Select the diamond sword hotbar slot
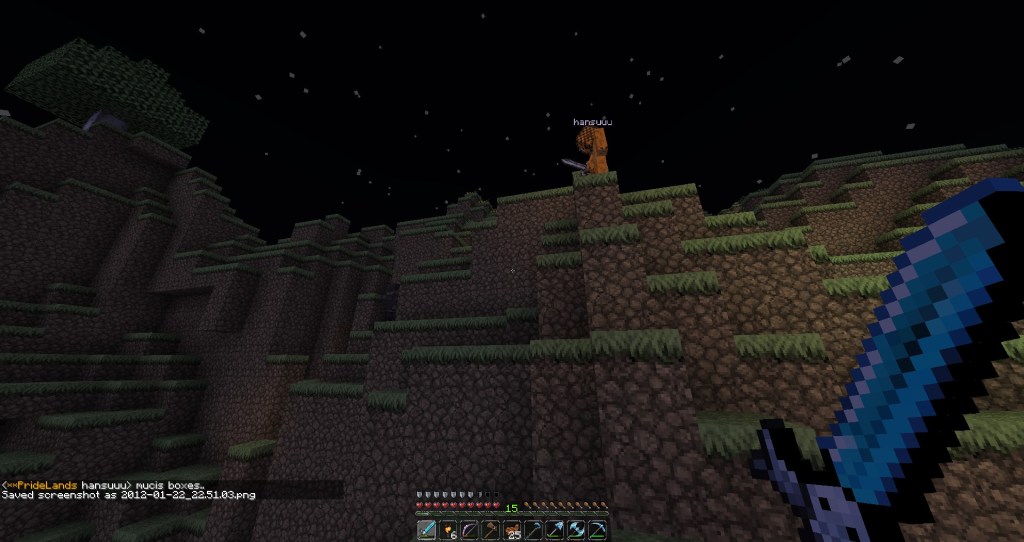Image resolution: width=1024 pixels, height=542 pixels. point(426,529)
